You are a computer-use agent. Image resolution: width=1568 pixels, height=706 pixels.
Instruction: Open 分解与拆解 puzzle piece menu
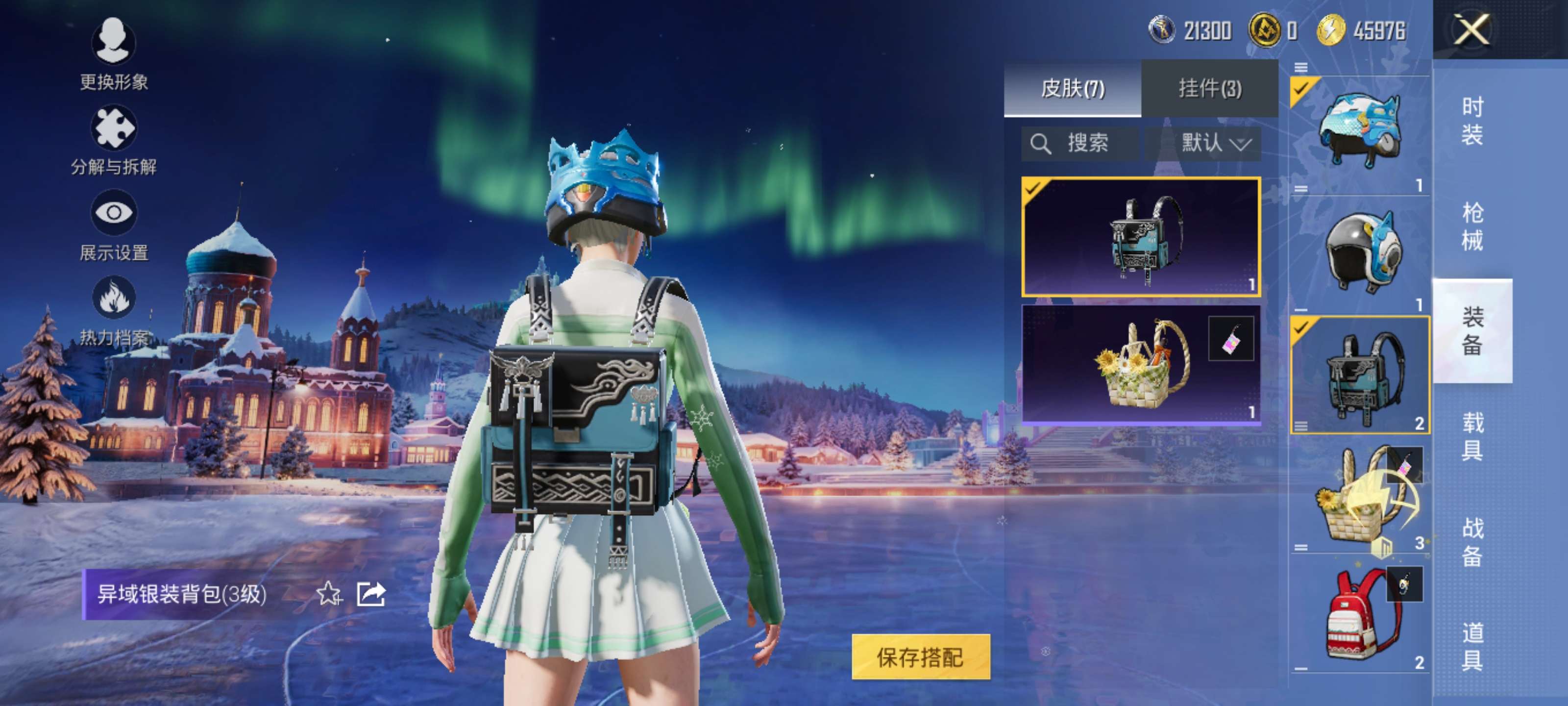[113, 139]
